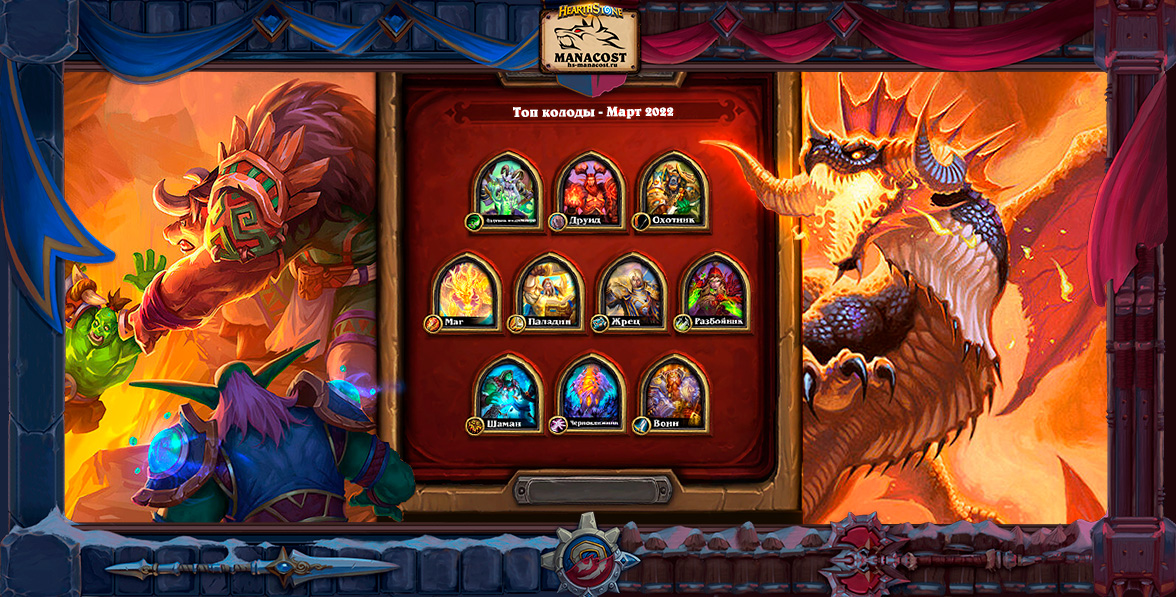Screen dimensions: 1176x597
Task: Select the Воин (Warrior) class portrait
Action: [673, 394]
